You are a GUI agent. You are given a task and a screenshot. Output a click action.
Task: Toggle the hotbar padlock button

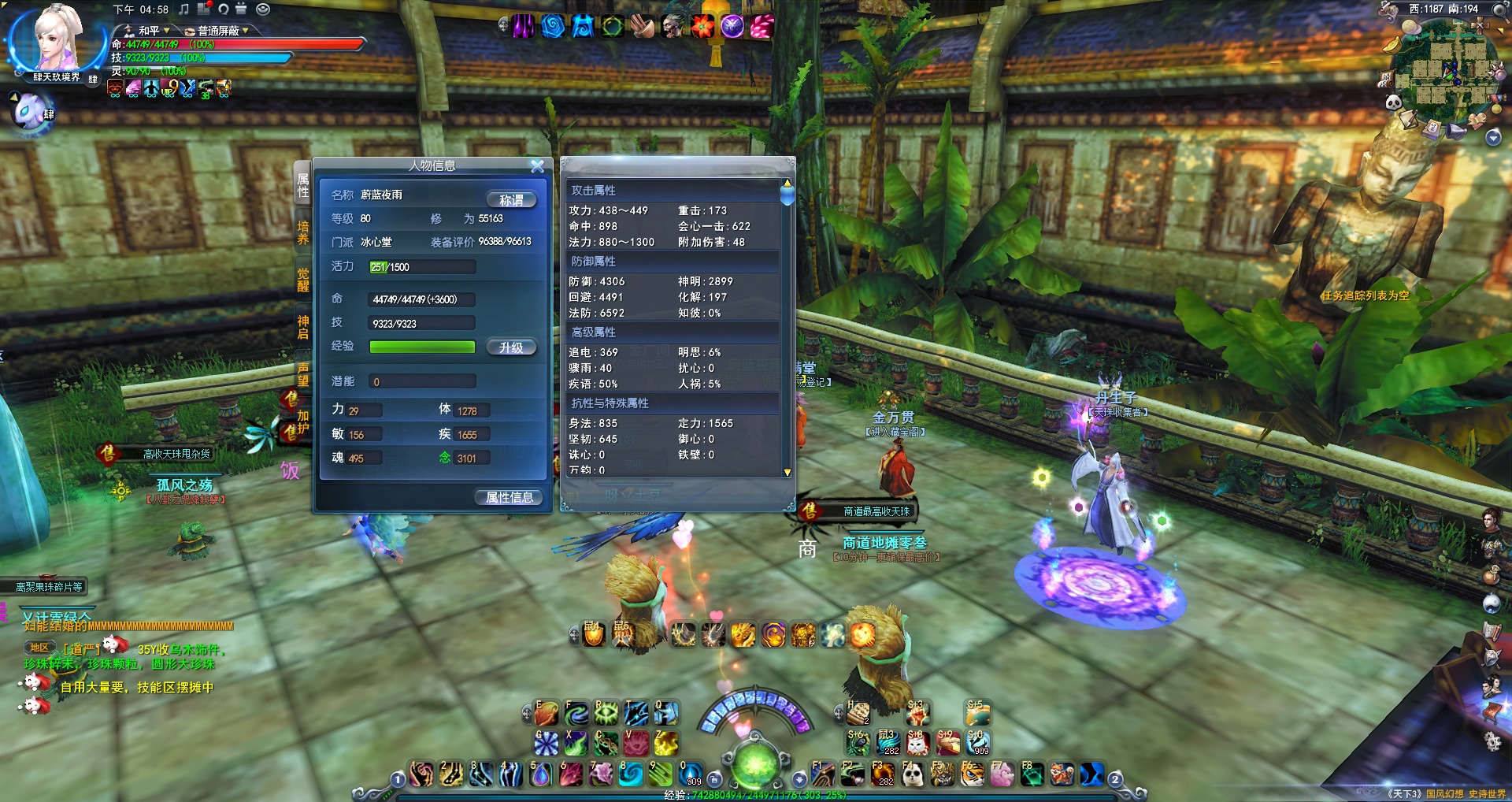[x=714, y=778]
